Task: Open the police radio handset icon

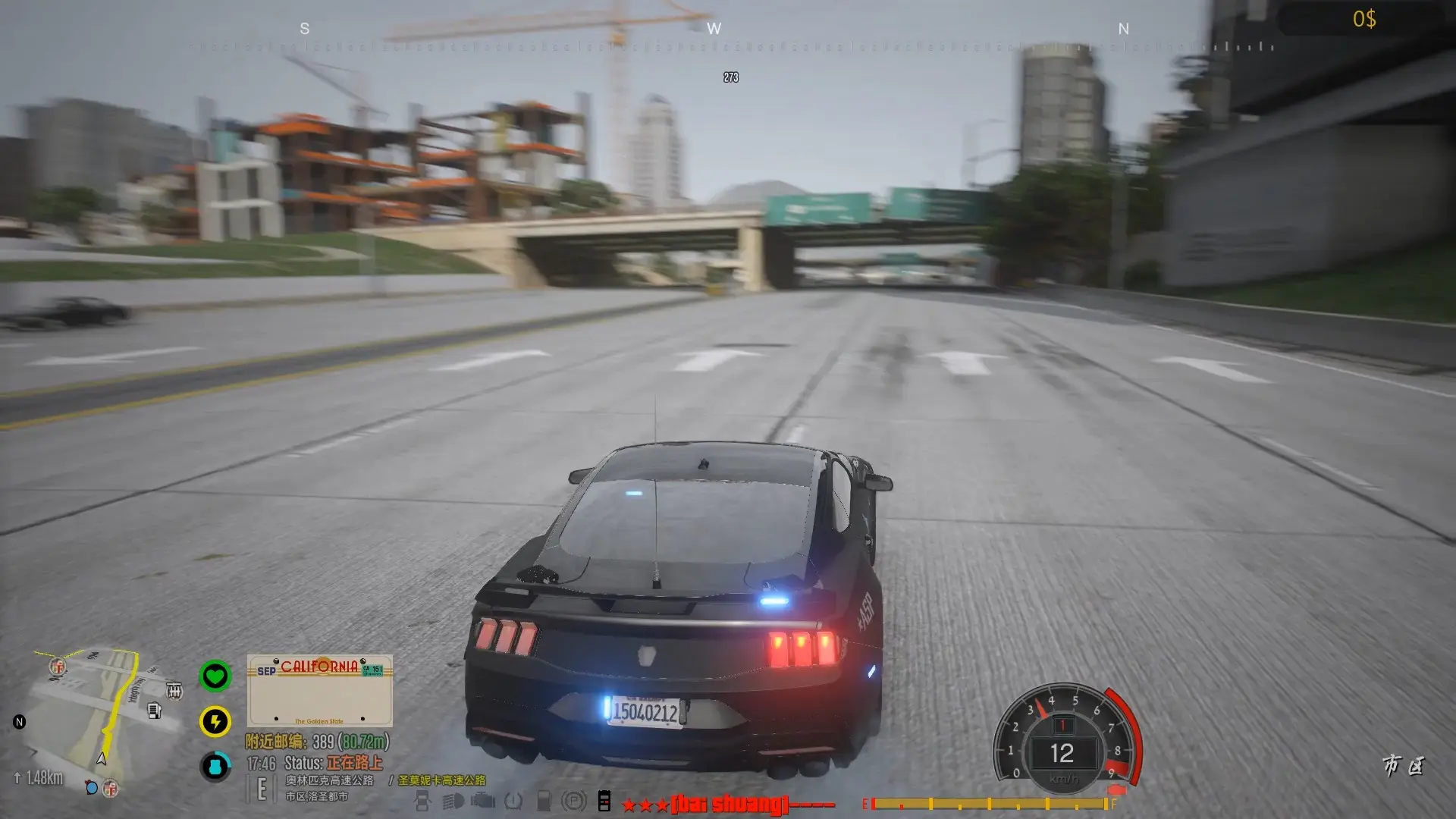Action: (604, 801)
